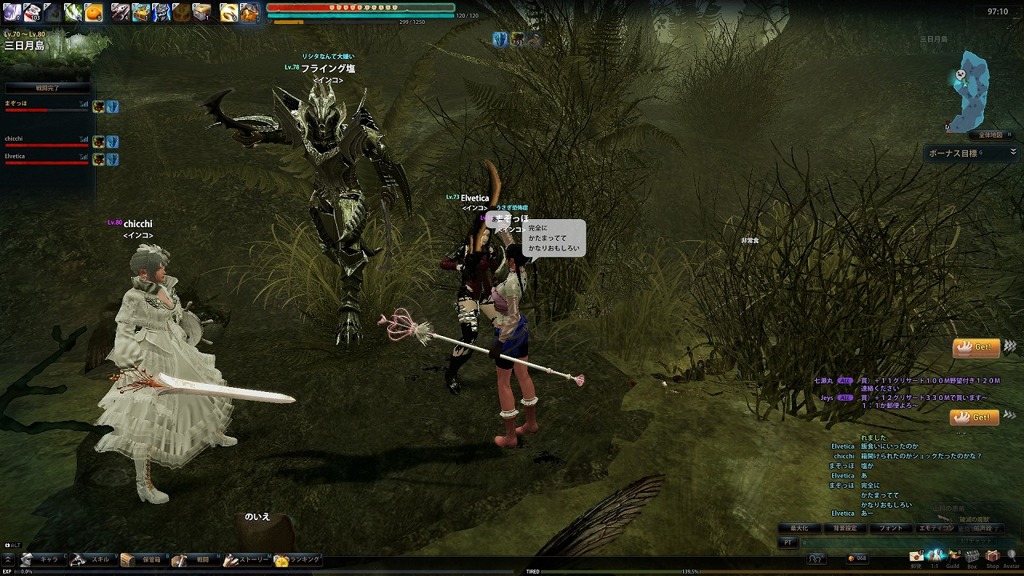Open the 背景設定 chat background settings

coord(845,527)
